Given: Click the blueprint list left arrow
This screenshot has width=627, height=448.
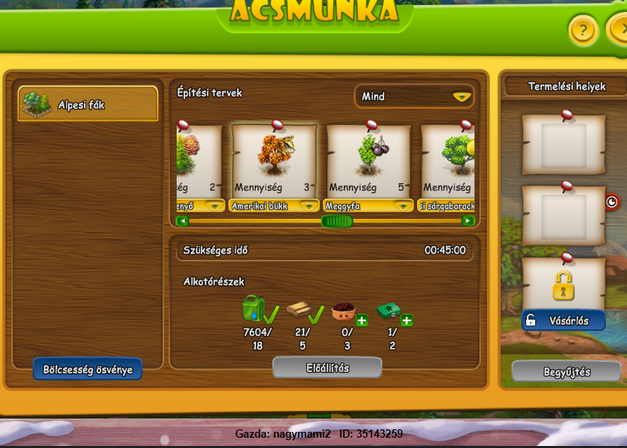Looking at the screenshot, I should tap(182, 221).
